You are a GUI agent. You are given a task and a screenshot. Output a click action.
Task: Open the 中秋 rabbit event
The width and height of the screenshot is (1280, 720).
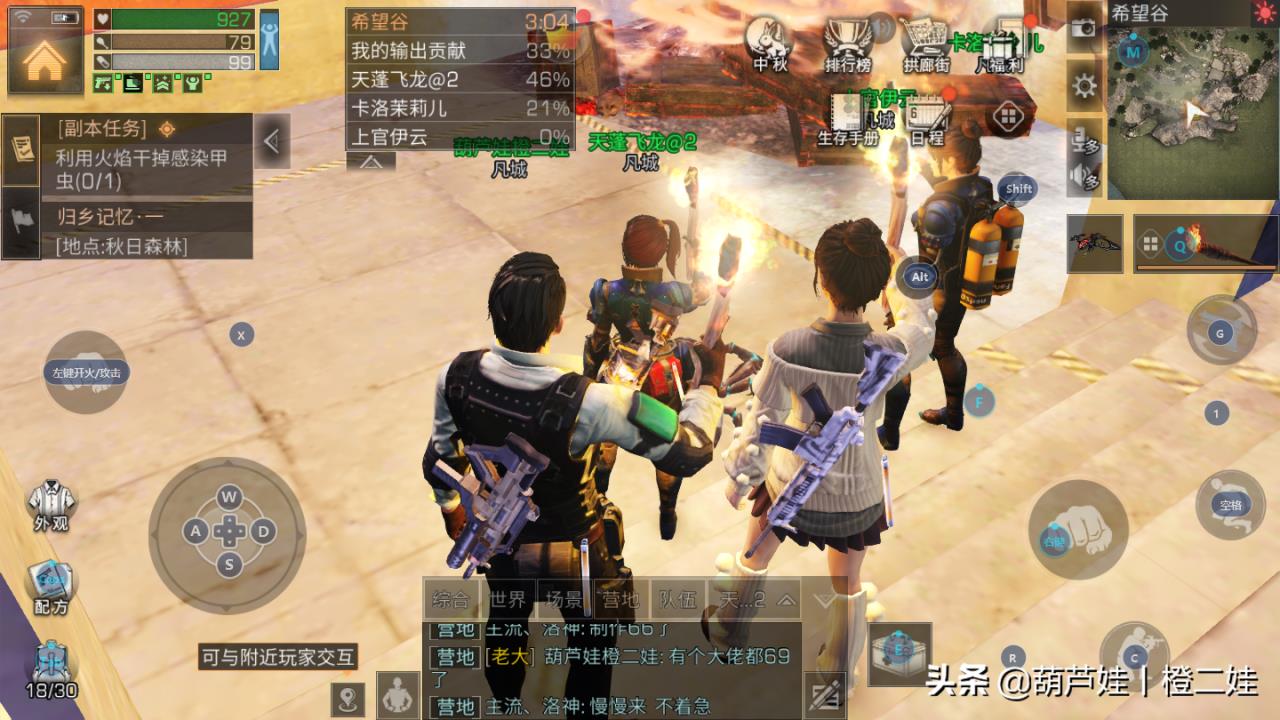(769, 44)
